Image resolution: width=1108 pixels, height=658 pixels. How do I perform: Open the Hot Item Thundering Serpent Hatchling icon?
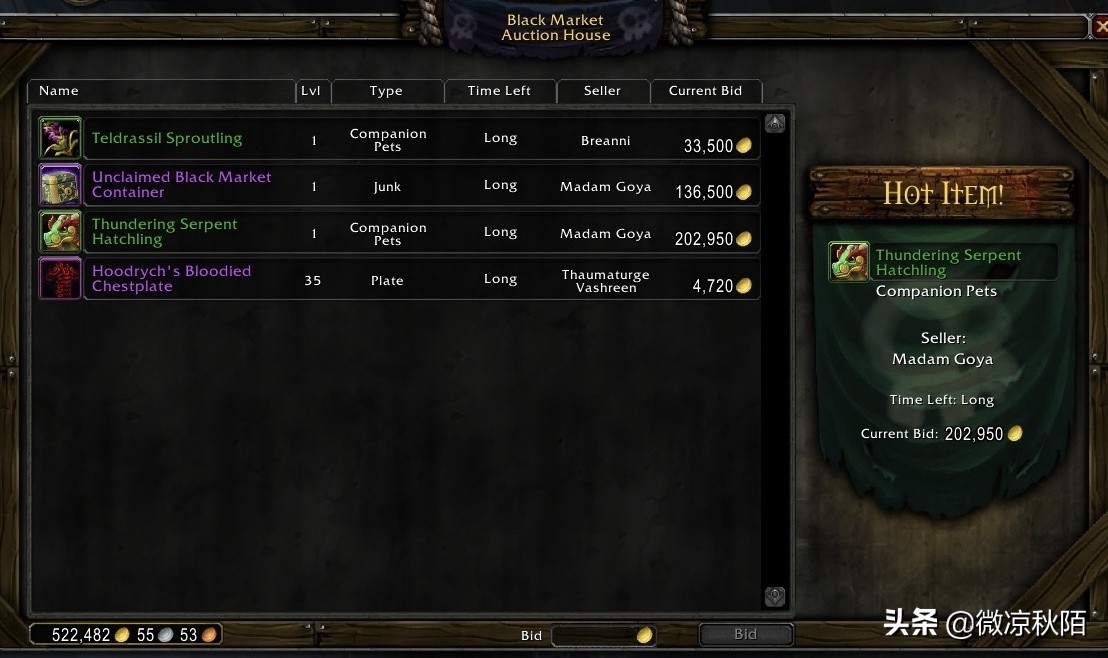849,262
